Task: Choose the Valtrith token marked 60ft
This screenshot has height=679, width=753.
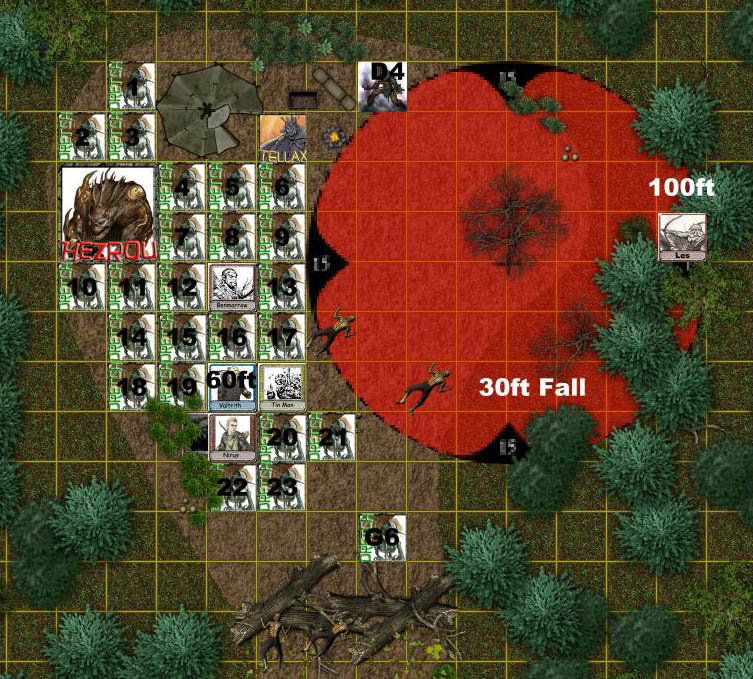Action: pos(233,387)
